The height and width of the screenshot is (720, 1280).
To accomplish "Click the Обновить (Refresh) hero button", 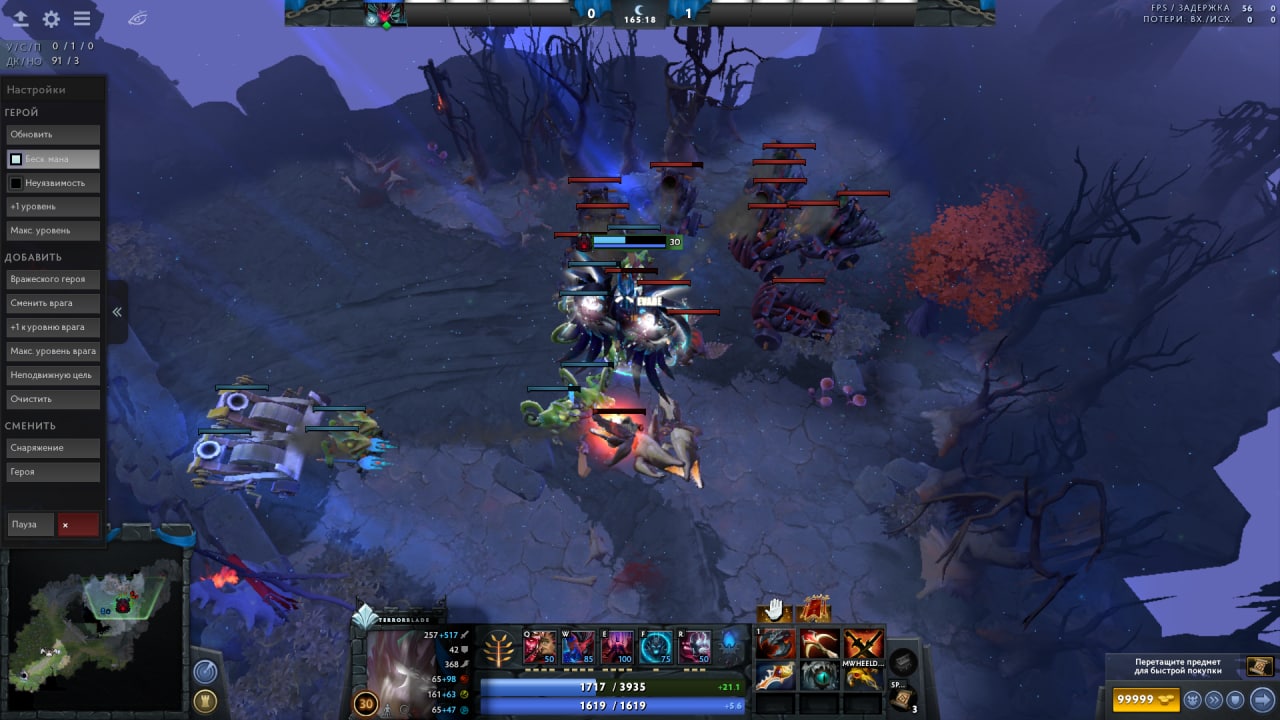I will click(53, 135).
